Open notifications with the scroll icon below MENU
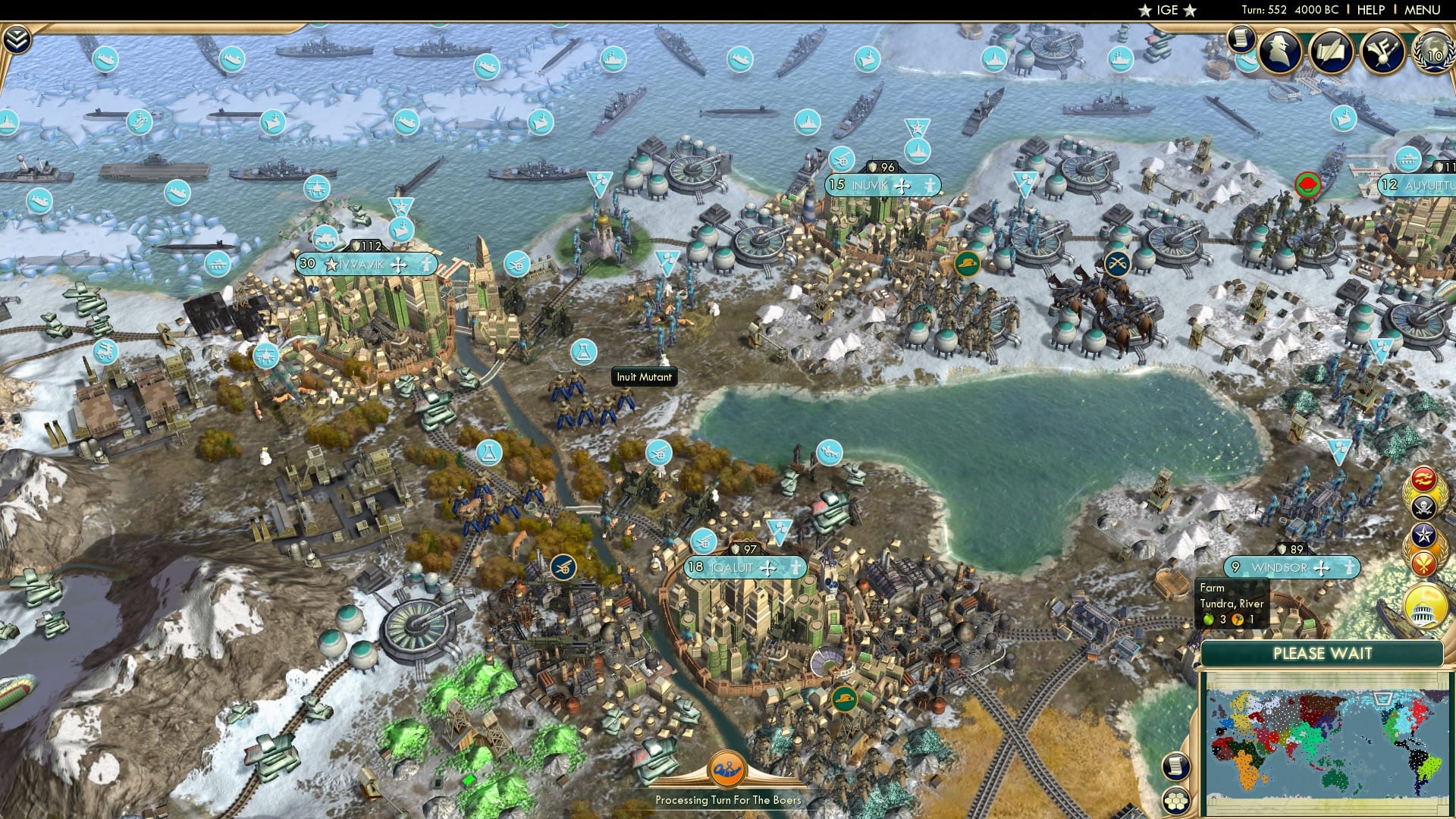The image size is (1456, 819). 1240,38
